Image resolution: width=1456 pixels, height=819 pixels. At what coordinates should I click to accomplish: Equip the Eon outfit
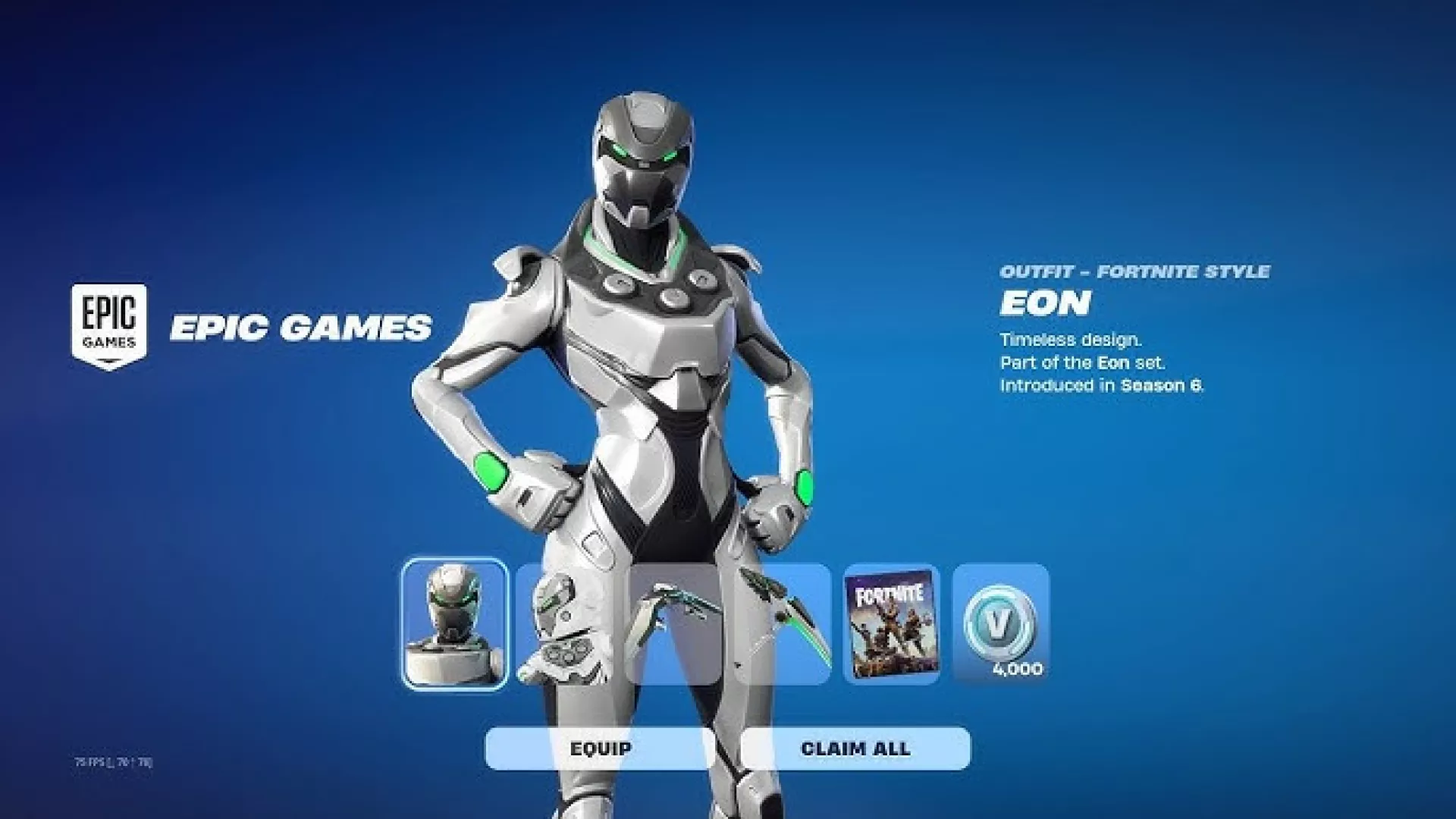click(600, 748)
